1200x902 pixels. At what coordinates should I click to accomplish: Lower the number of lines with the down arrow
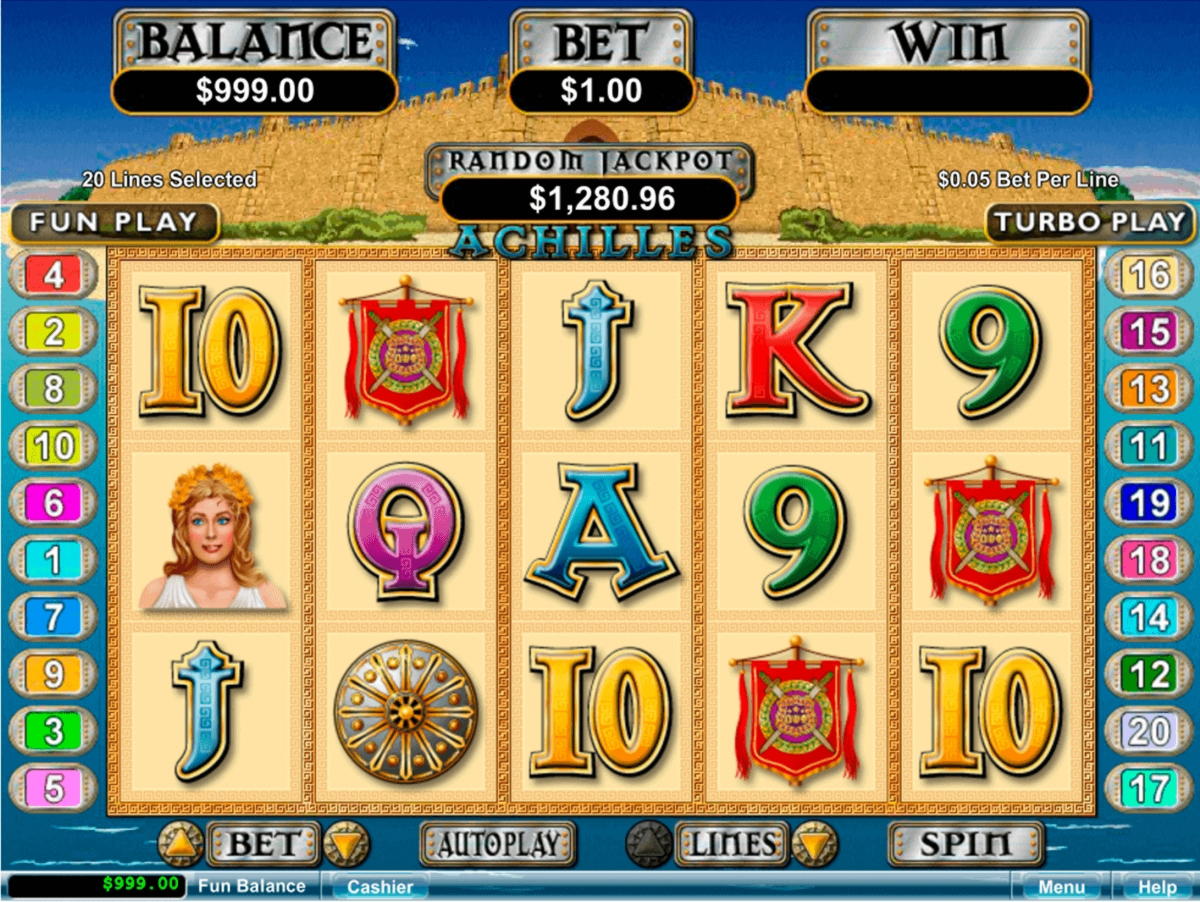coord(814,845)
